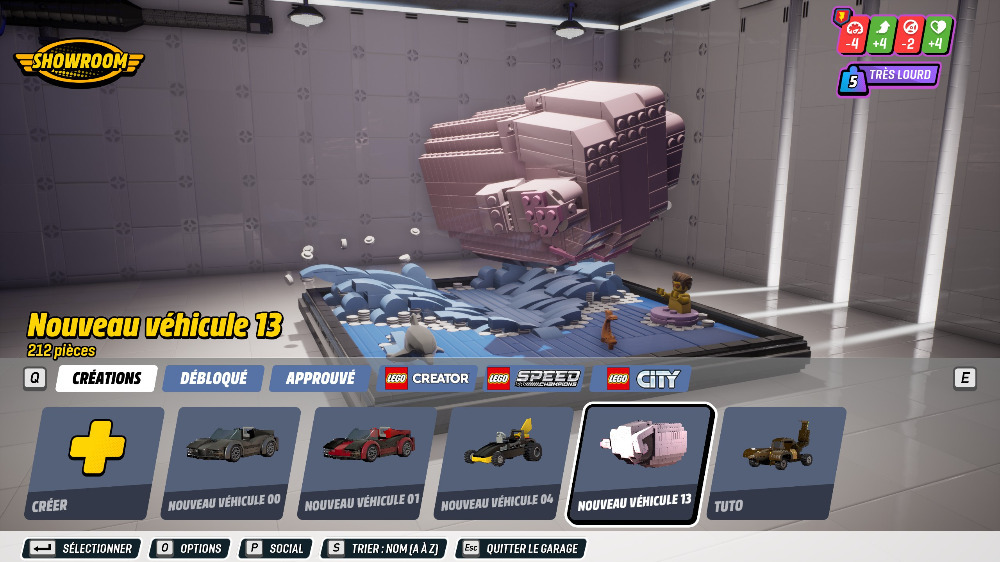The image size is (1000, 562).
Task: Open the LEGO City tab
Action: click(644, 378)
